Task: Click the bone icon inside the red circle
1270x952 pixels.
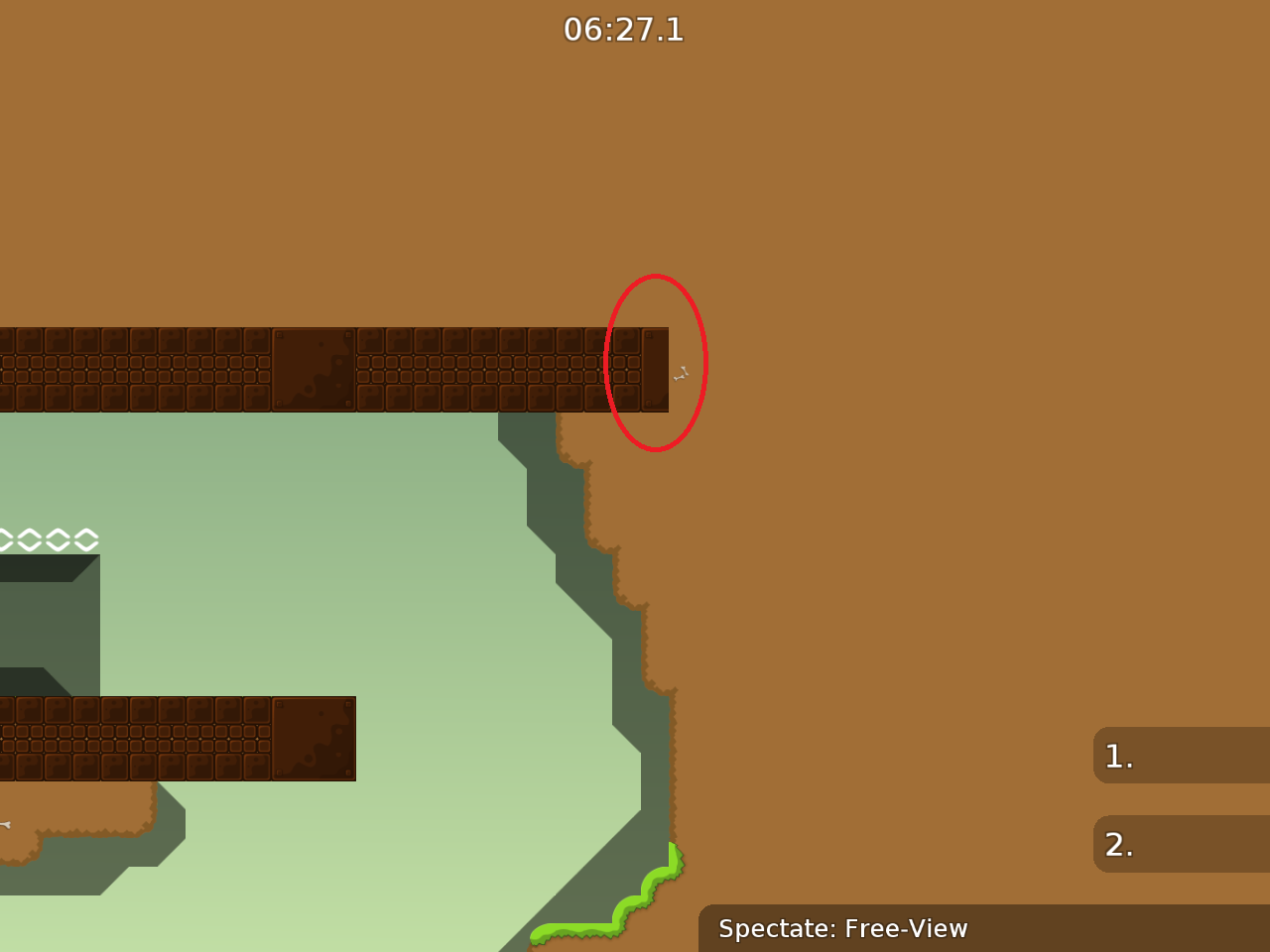Action: click(x=681, y=374)
